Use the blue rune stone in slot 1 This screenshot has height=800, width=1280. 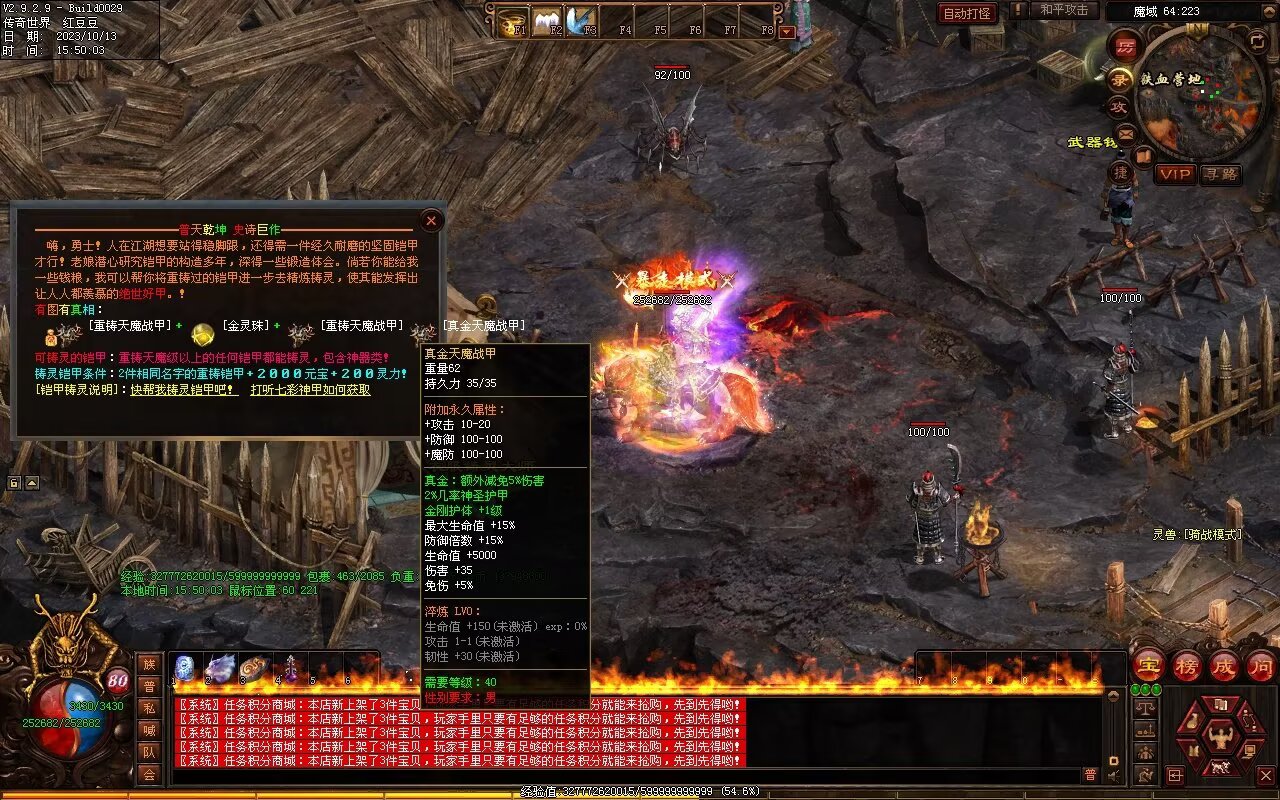click(x=185, y=668)
